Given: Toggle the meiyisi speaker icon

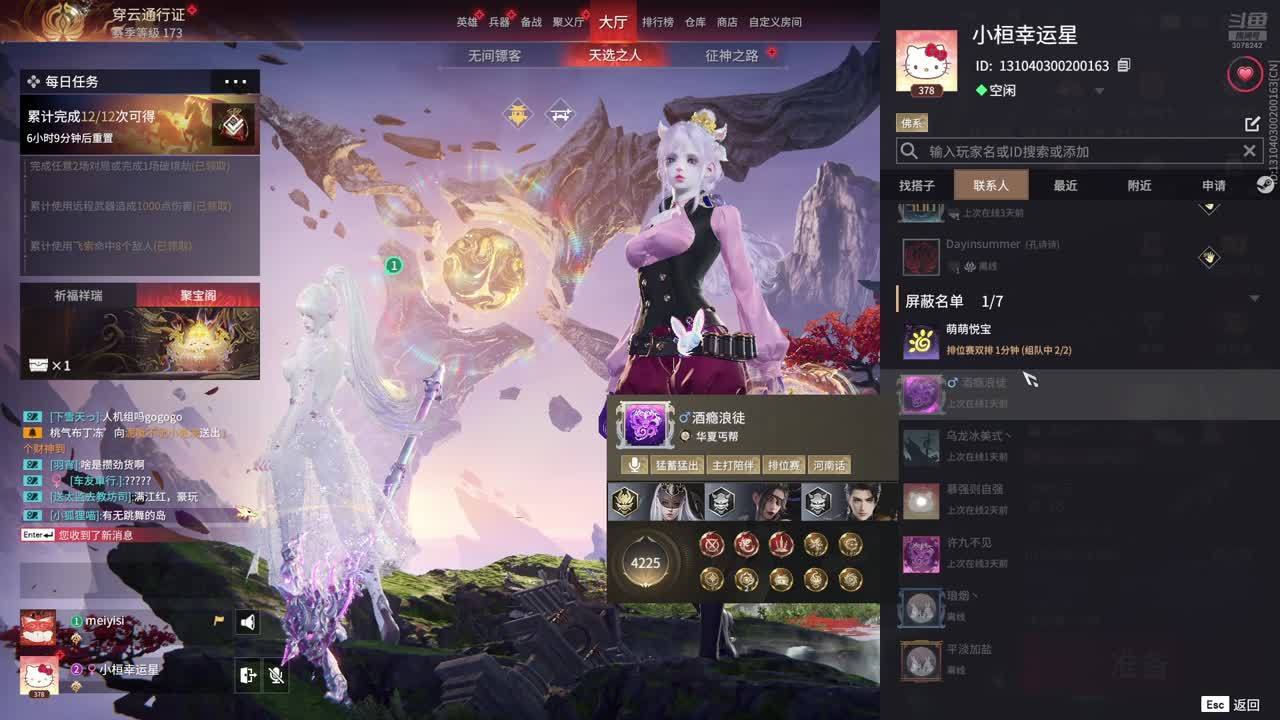Looking at the screenshot, I should coord(248,622).
